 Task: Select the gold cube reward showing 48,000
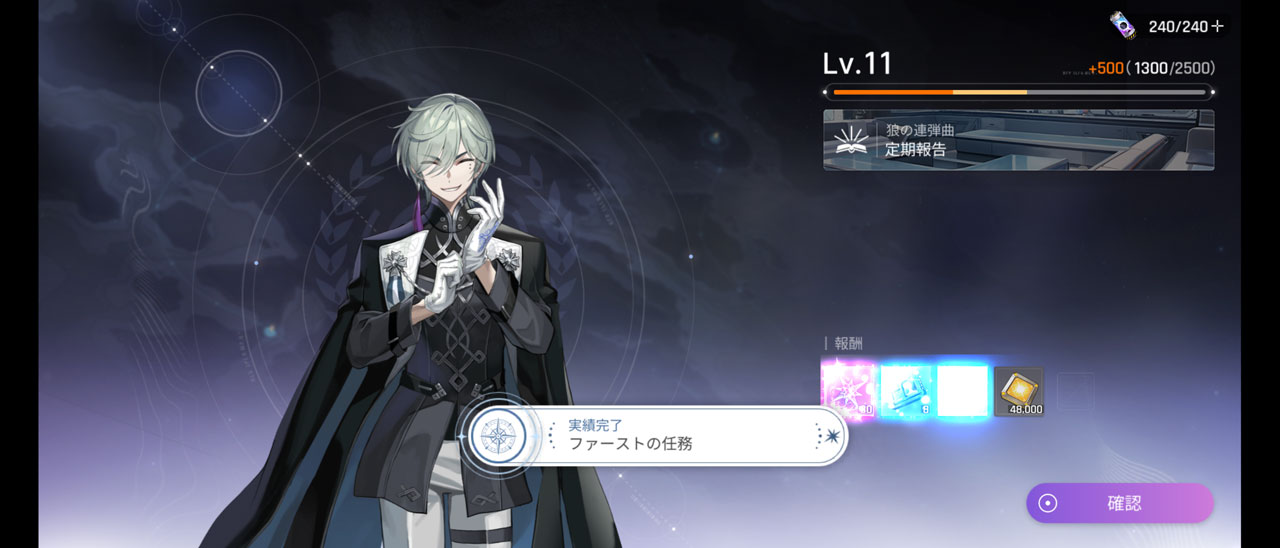1019,391
